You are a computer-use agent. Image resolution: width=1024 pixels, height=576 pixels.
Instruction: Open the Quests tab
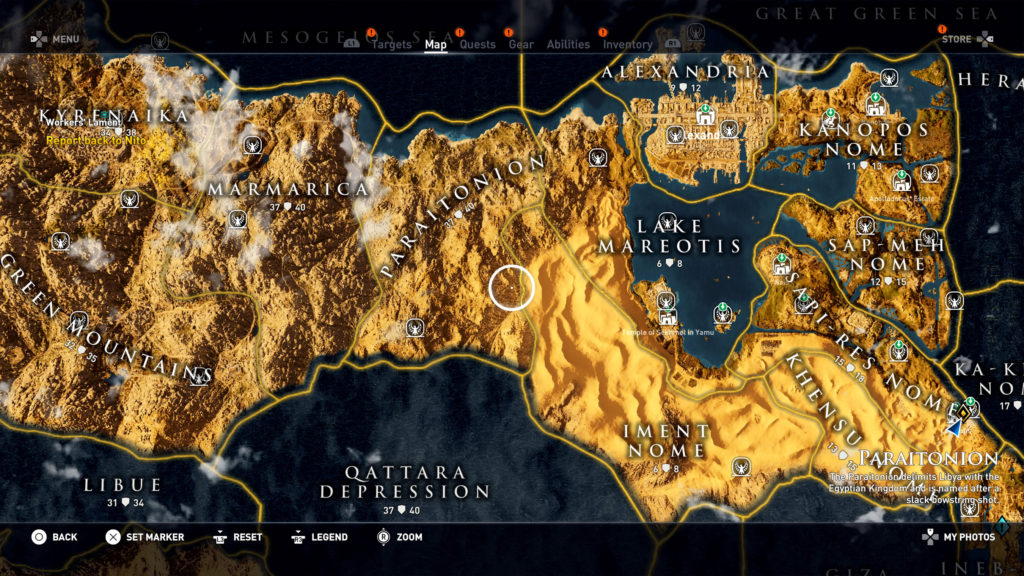coord(477,45)
